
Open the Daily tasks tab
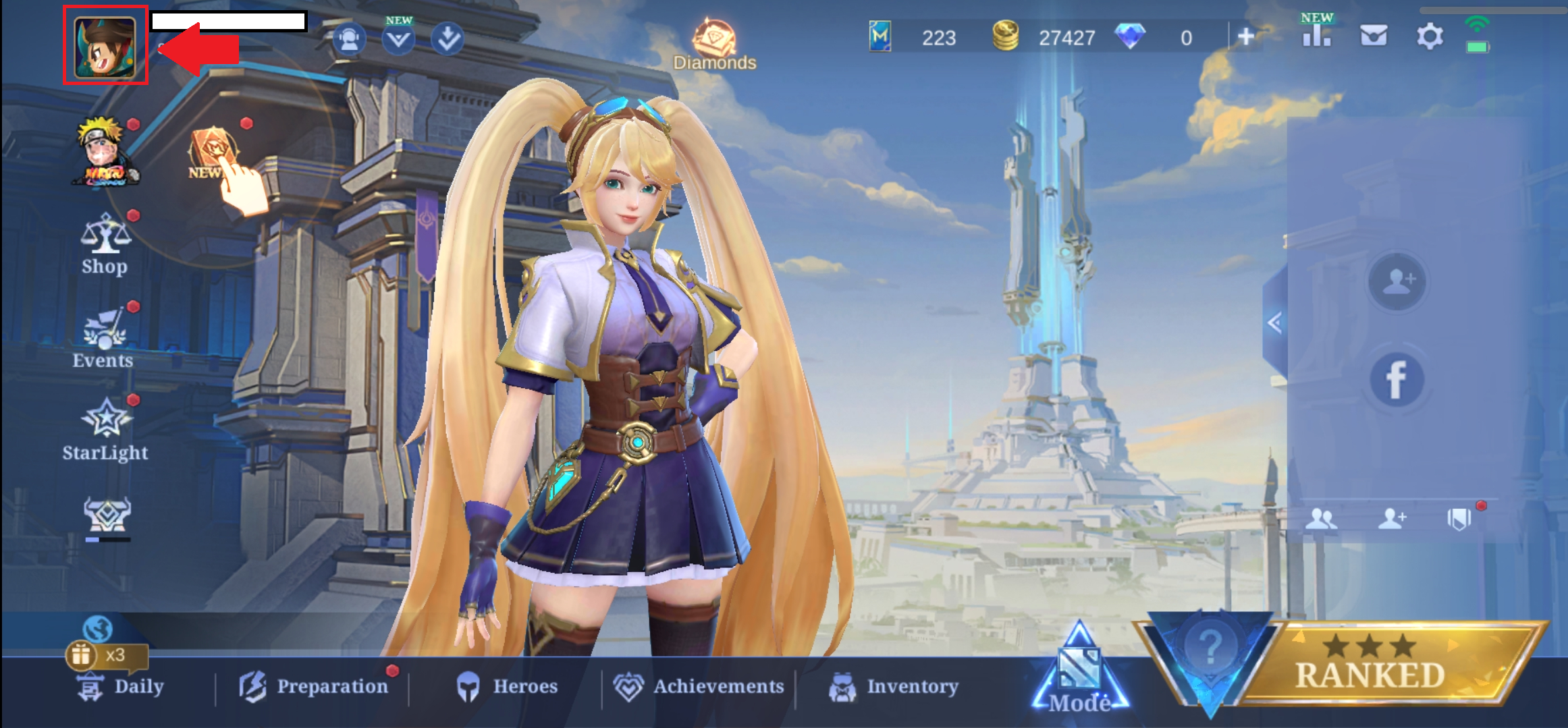pyautogui.click(x=121, y=687)
